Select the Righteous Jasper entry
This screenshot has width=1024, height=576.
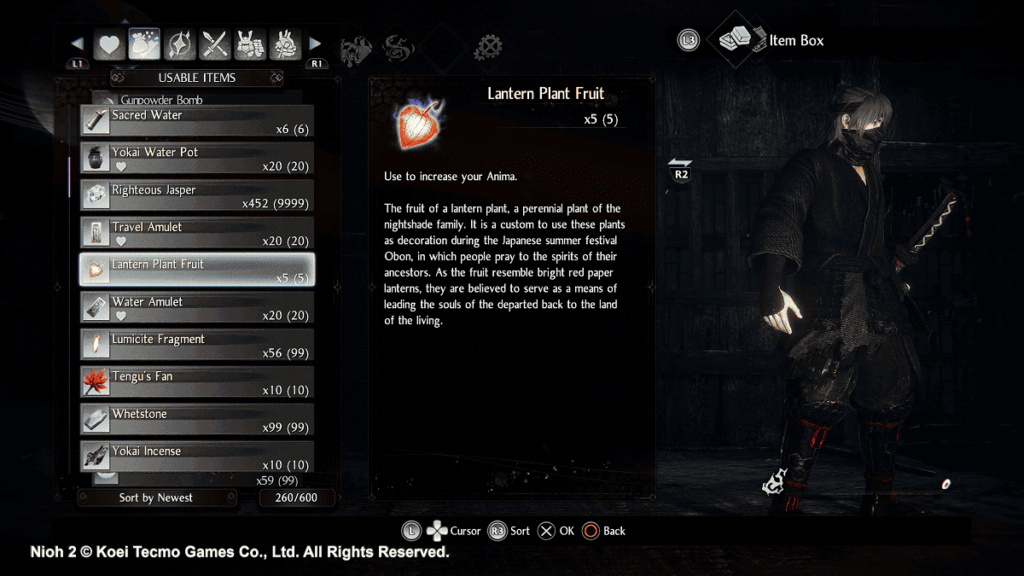pyautogui.click(x=197, y=196)
